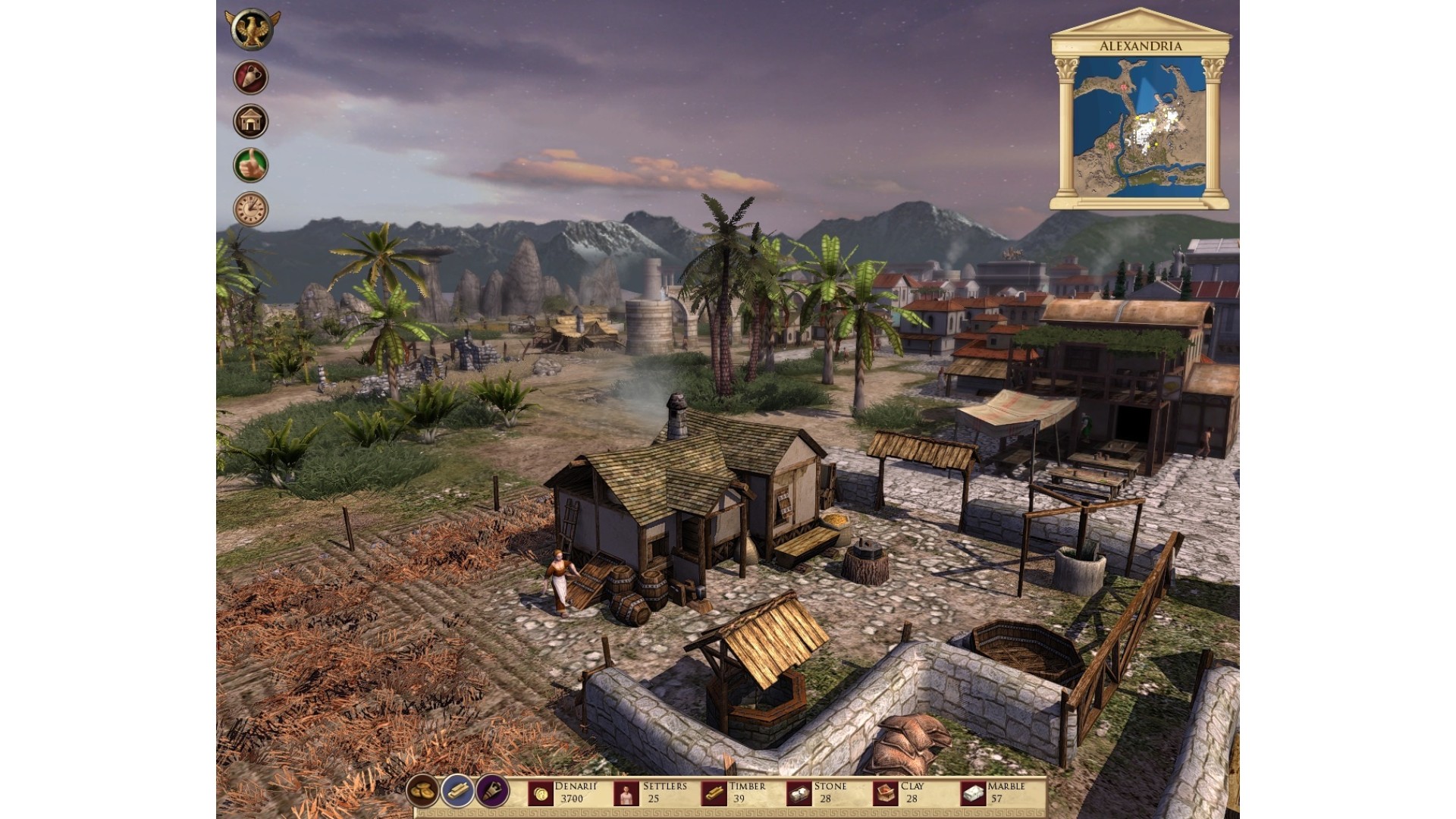Choose the purple cornucopia resource tab
This screenshot has width=1456, height=819.
click(492, 792)
